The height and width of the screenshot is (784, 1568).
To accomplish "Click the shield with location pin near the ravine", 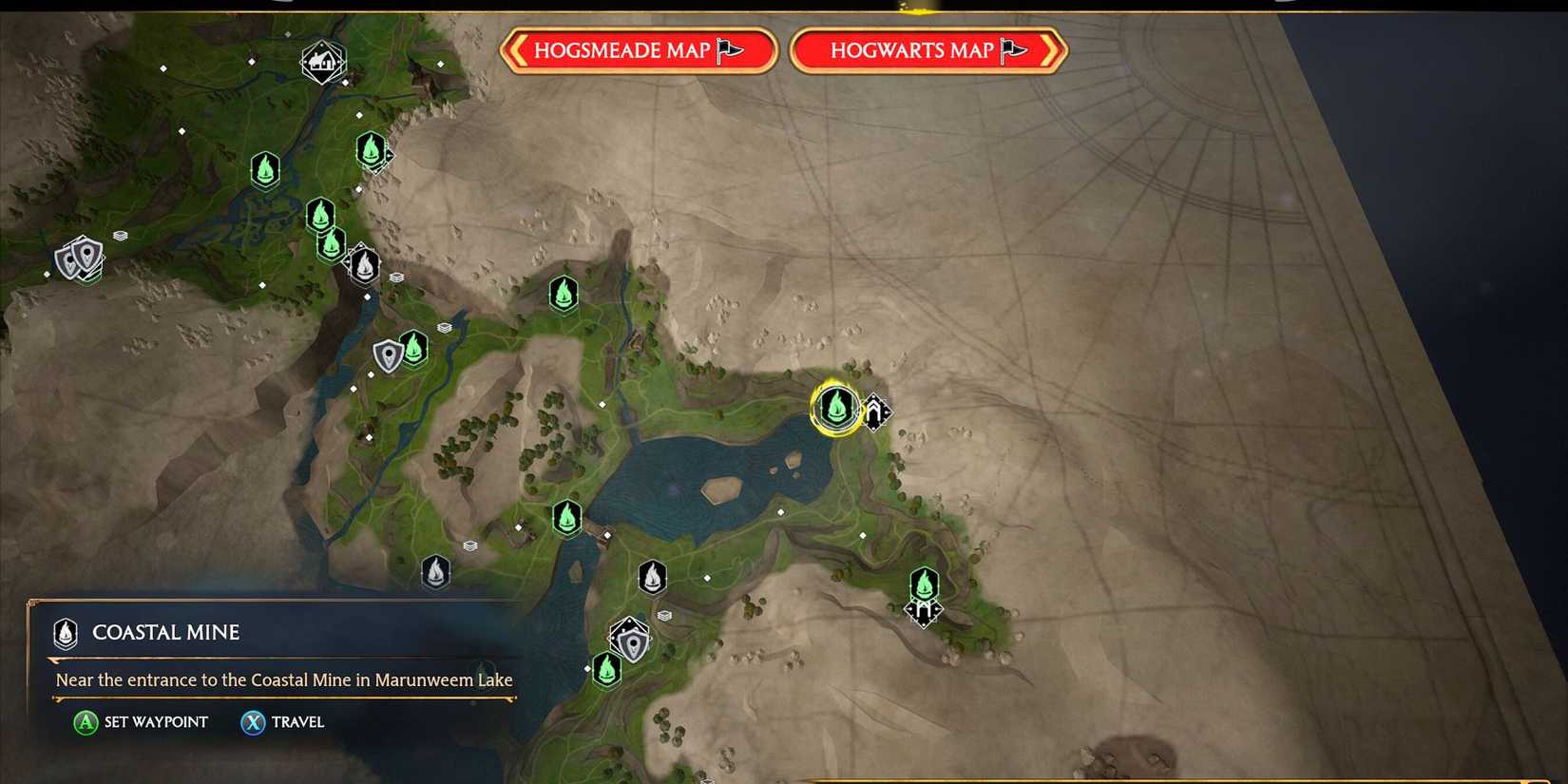I will [388, 354].
